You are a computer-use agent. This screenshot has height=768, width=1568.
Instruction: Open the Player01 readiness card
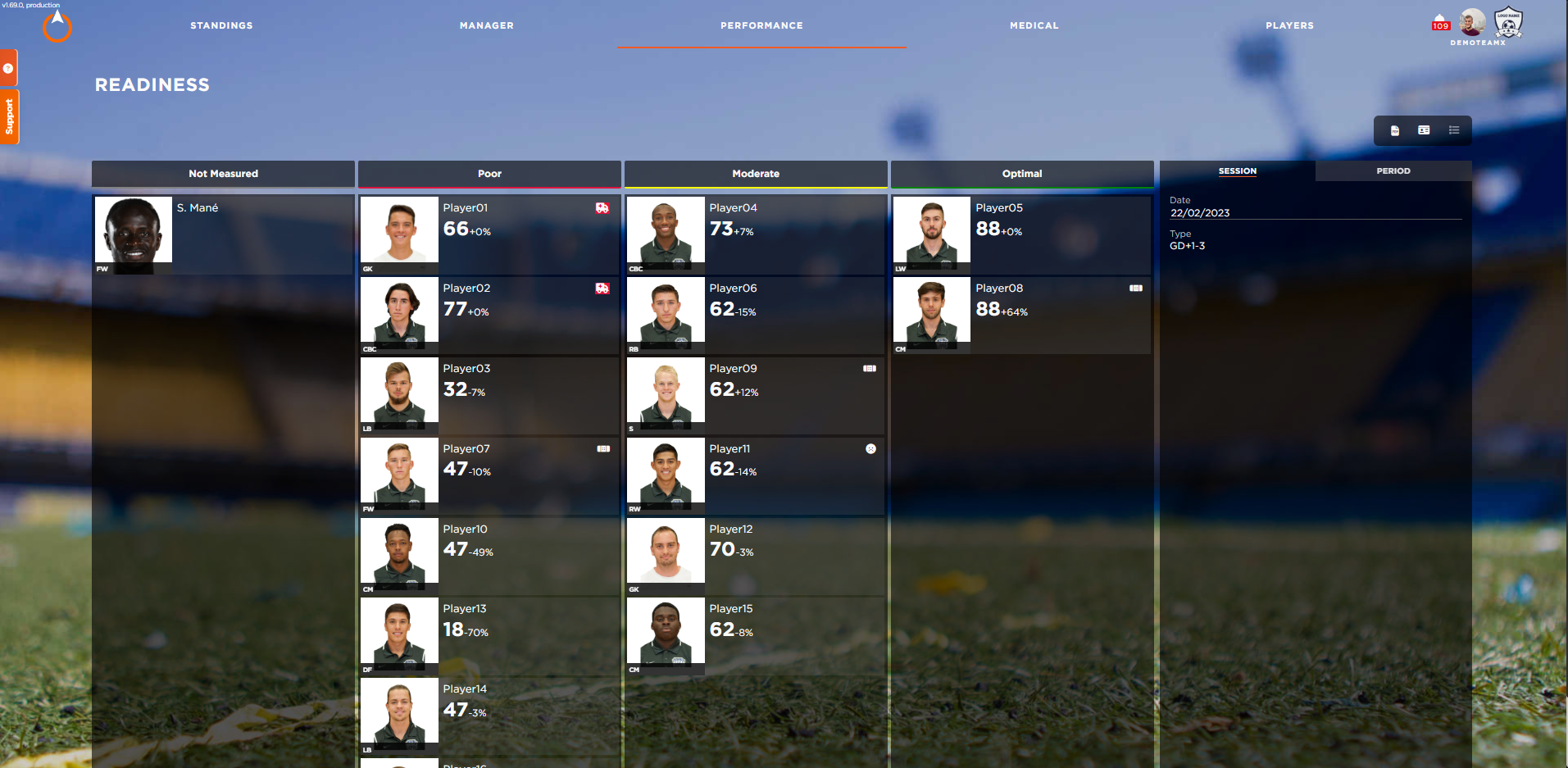[x=489, y=234]
